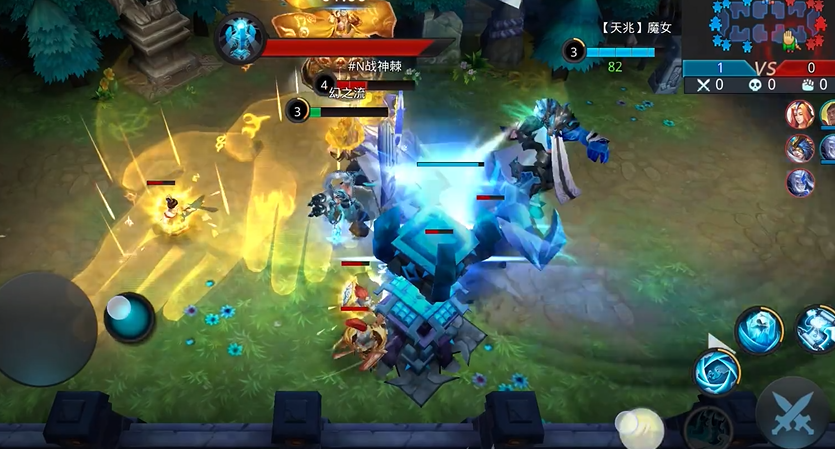
Task: Choose the white-haired hero portrait at the bottom
Action: tap(800, 182)
